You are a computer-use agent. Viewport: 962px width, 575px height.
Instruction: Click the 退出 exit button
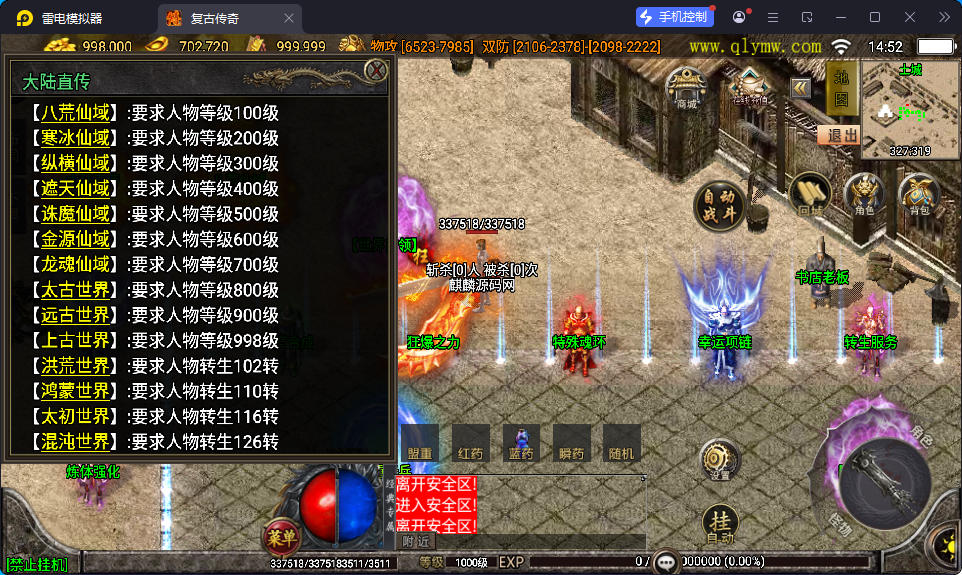point(838,135)
